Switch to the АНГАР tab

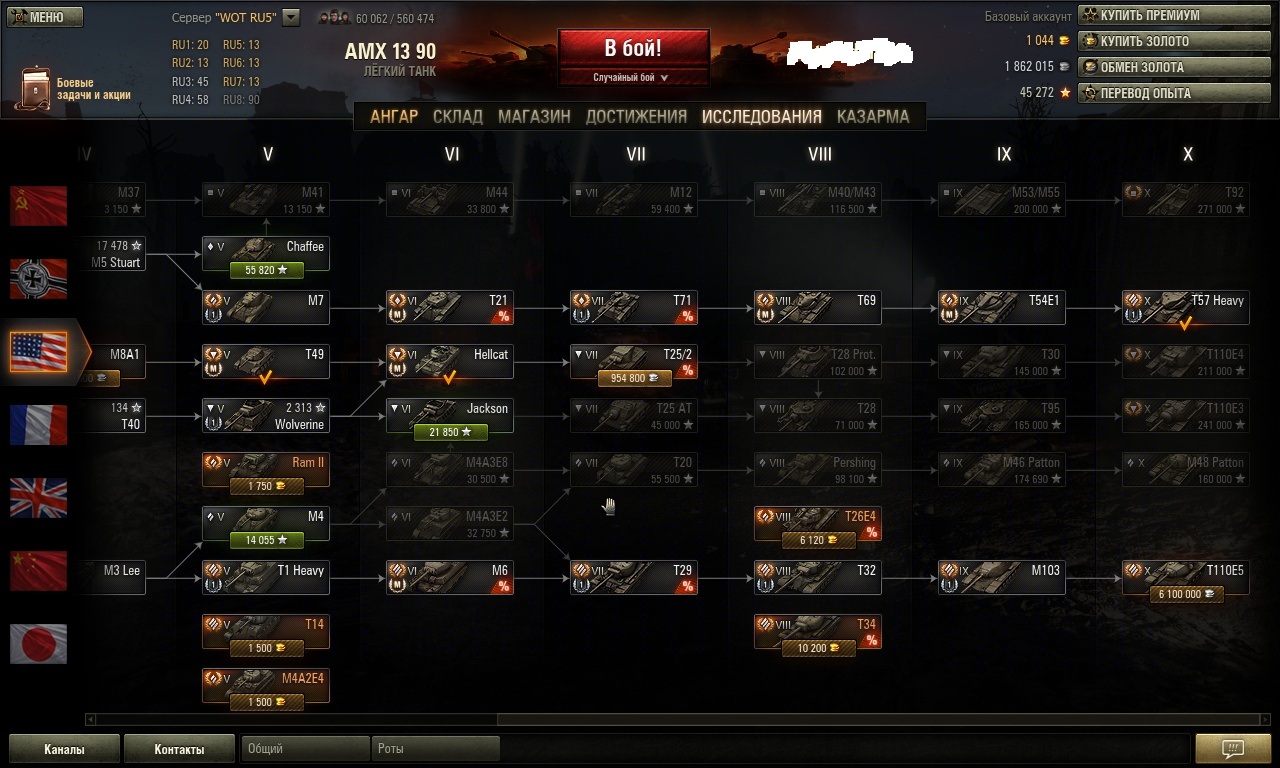point(394,116)
